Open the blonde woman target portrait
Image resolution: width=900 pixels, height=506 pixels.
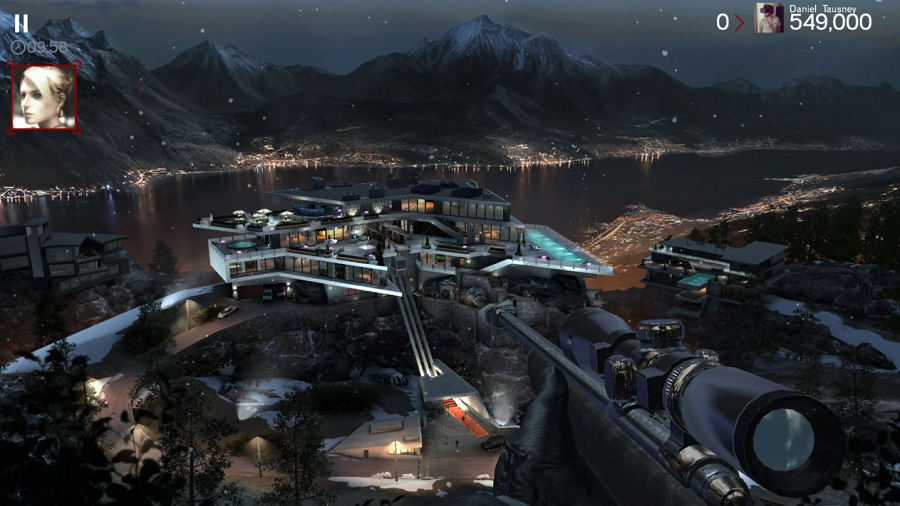click(x=43, y=97)
